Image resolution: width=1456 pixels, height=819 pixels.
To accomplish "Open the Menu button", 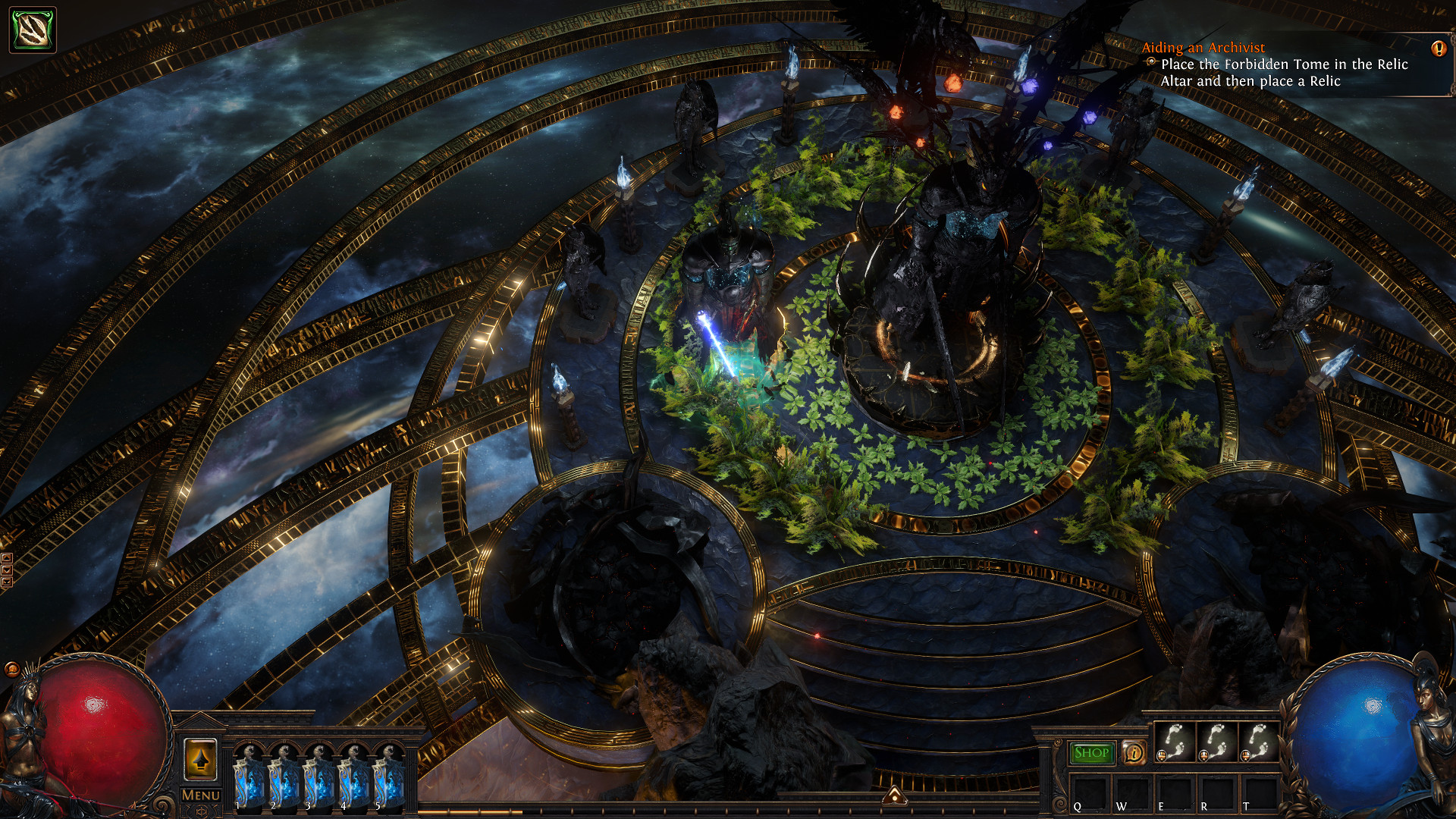I will click(201, 795).
